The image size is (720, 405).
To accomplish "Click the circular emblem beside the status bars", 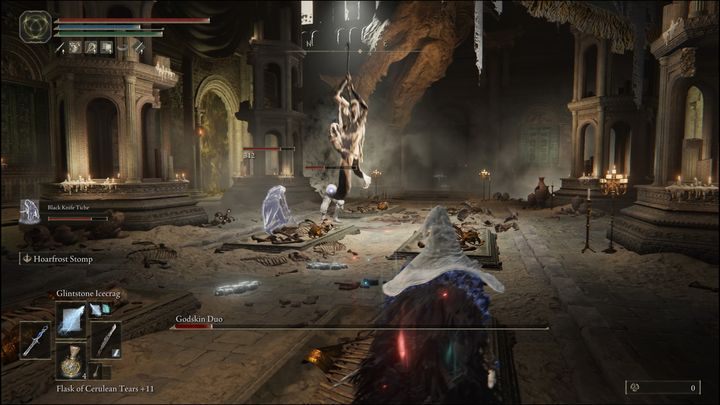I will [36, 25].
